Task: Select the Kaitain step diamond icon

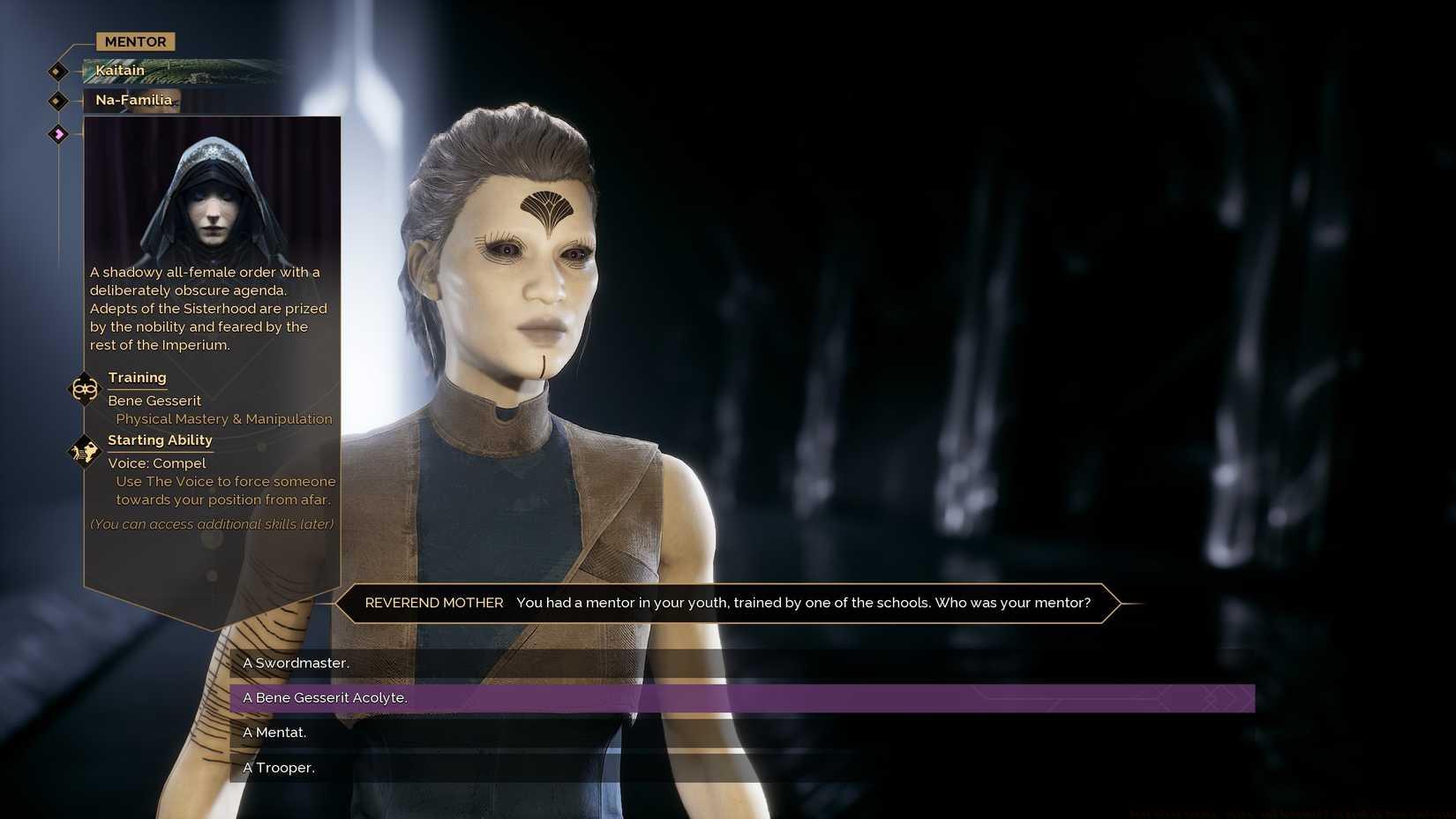Action: coord(56,71)
